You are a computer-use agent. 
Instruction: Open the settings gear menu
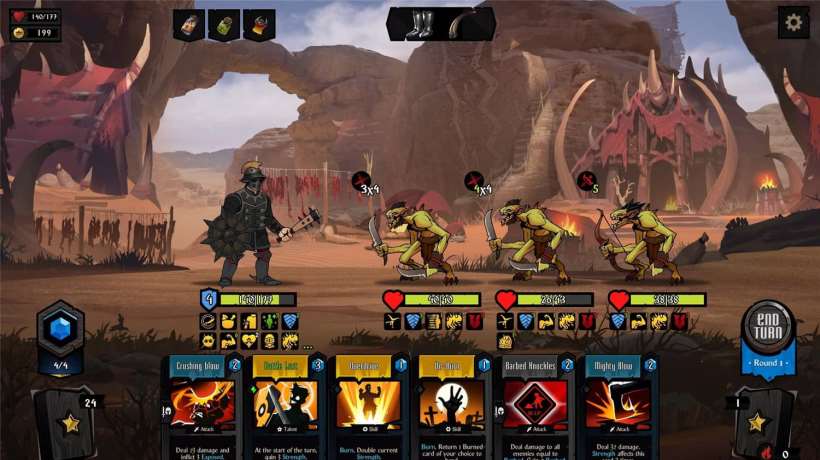click(x=793, y=22)
